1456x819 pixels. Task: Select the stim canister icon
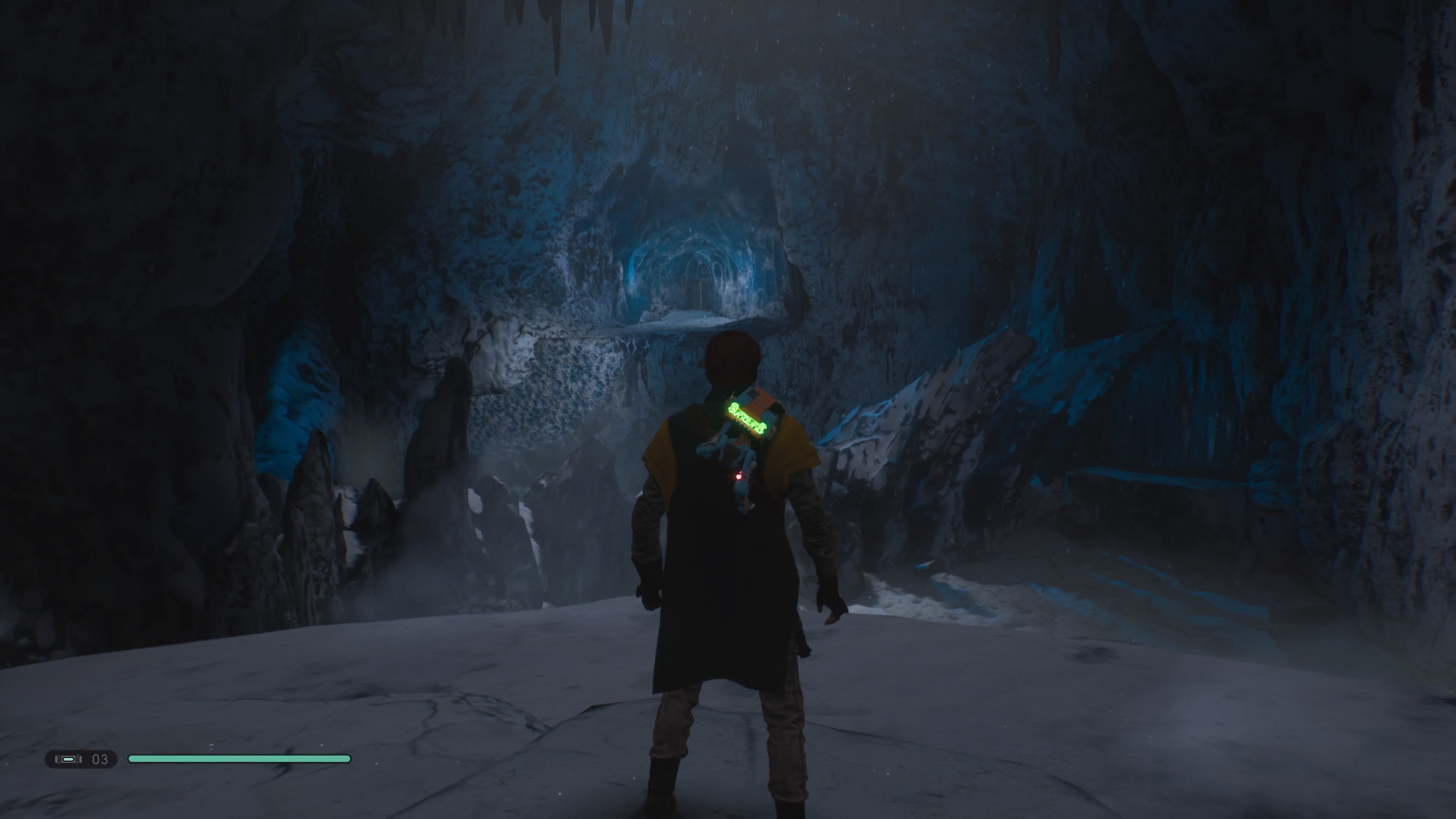[x=68, y=759]
